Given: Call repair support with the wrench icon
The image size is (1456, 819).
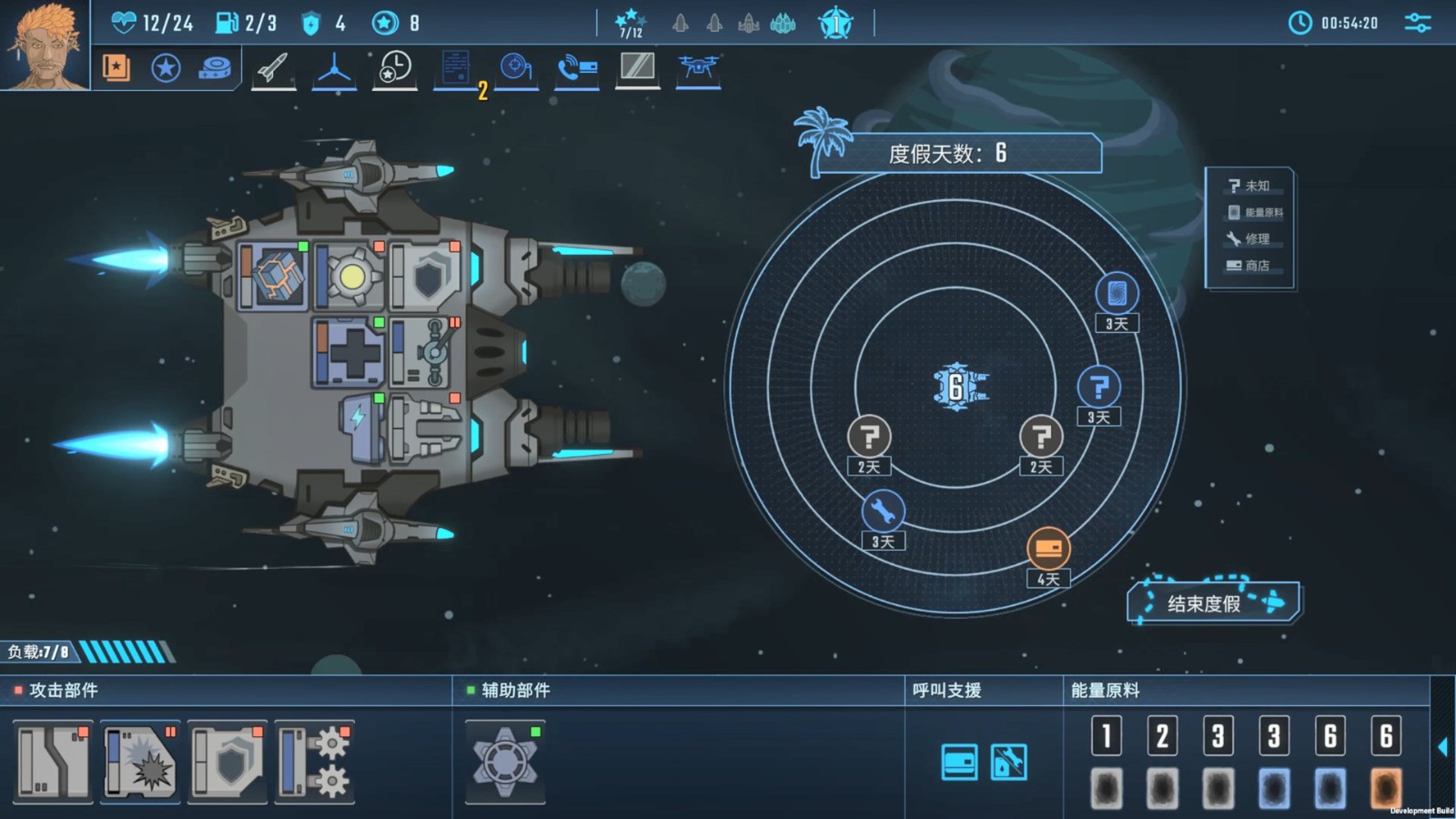Looking at the screenshot, I should click(1009, 763).
